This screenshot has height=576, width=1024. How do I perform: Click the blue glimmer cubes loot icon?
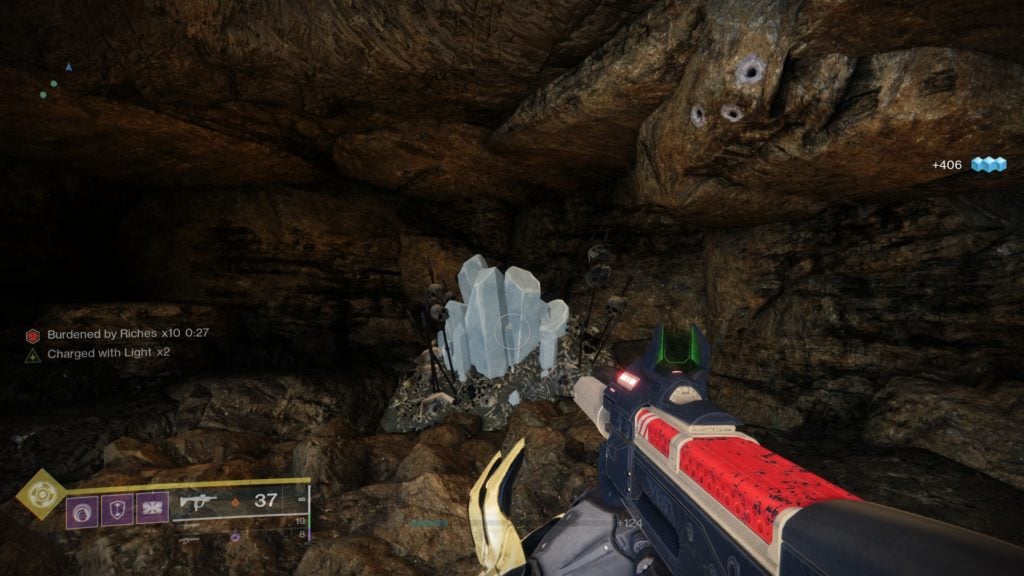[x=988, y=164]
